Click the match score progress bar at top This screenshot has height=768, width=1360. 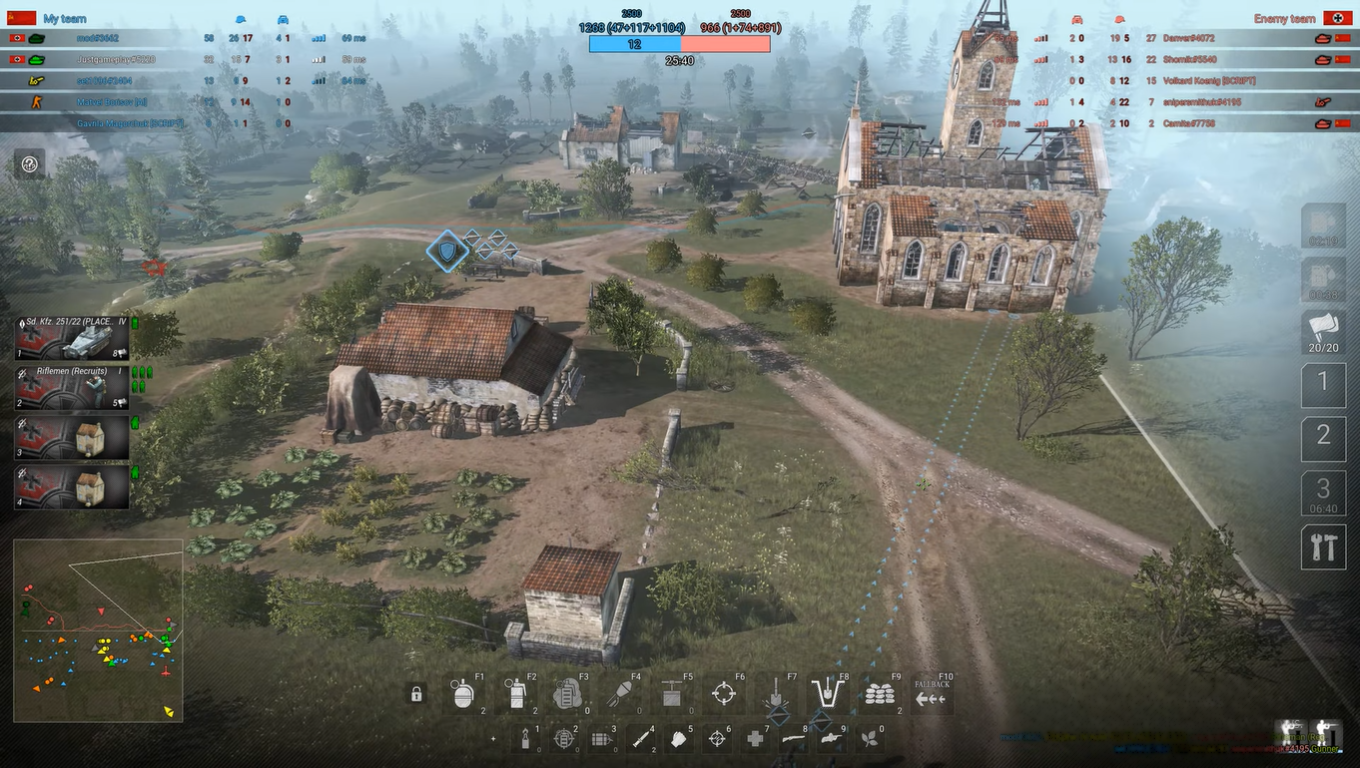680,44
